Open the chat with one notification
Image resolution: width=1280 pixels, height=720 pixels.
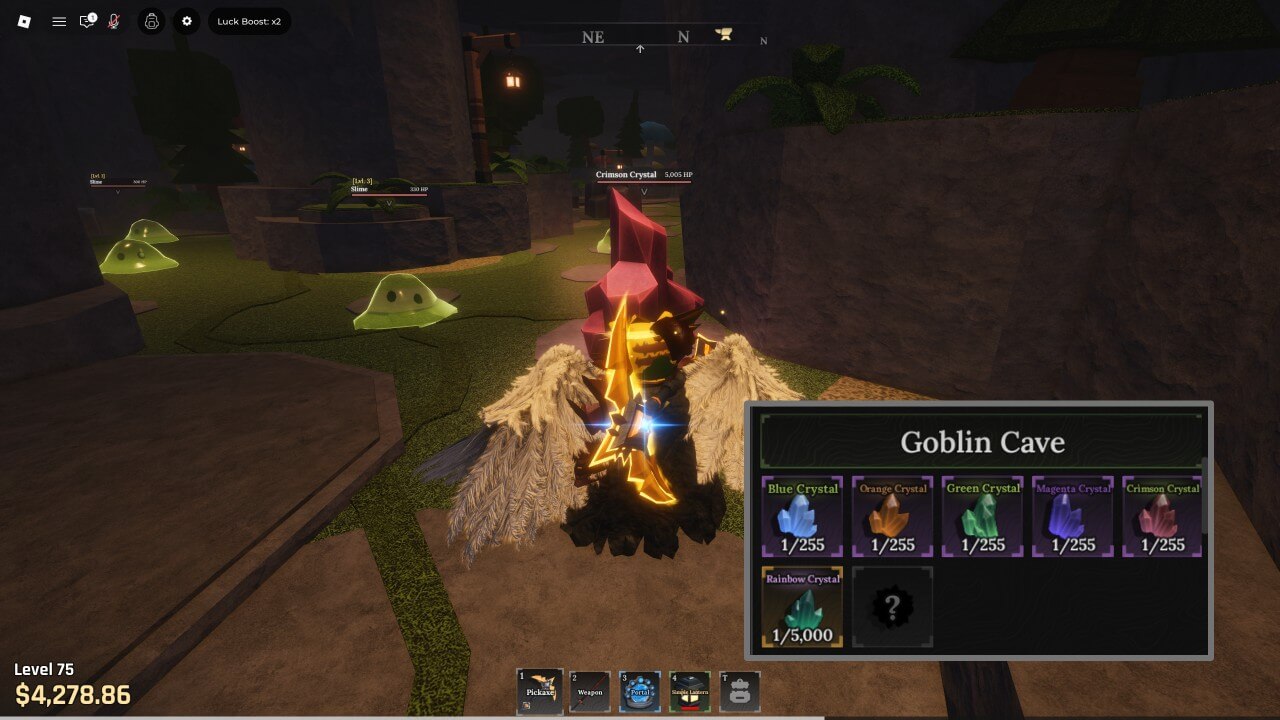(88, 21)
